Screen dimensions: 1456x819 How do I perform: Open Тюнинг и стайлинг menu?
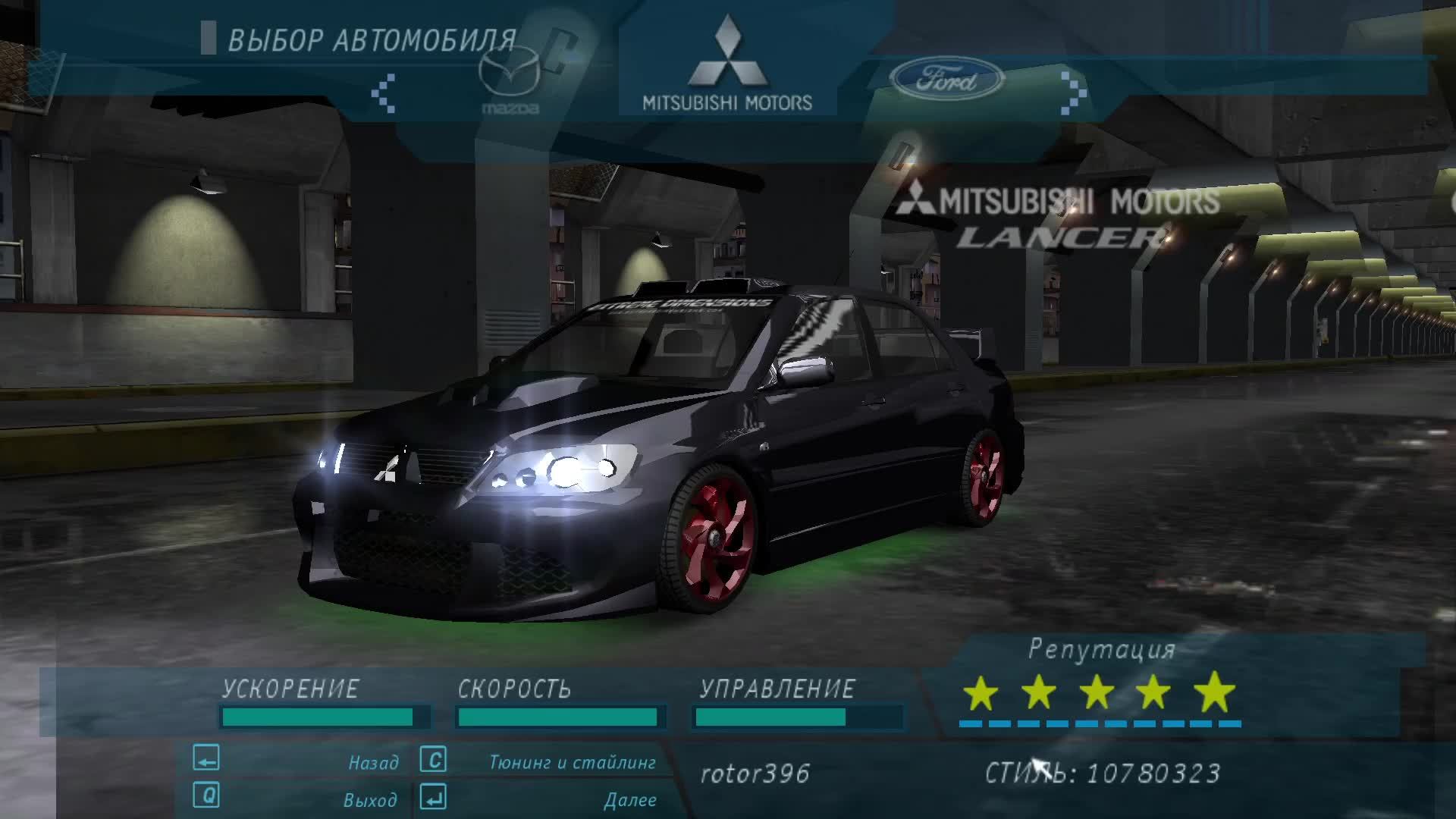click(x=572, y=762)
